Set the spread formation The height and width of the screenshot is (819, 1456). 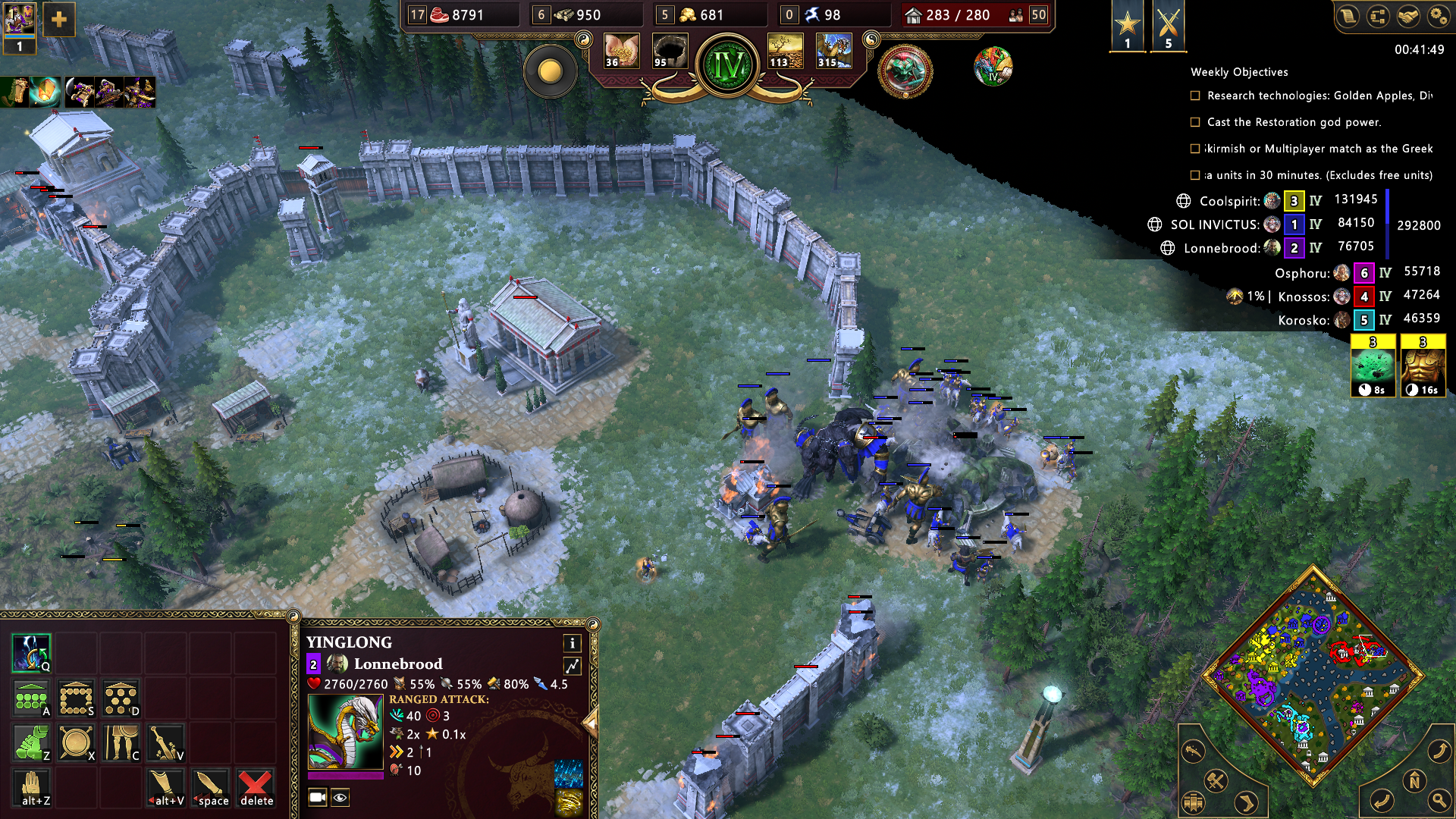click(x=121, y=698)
